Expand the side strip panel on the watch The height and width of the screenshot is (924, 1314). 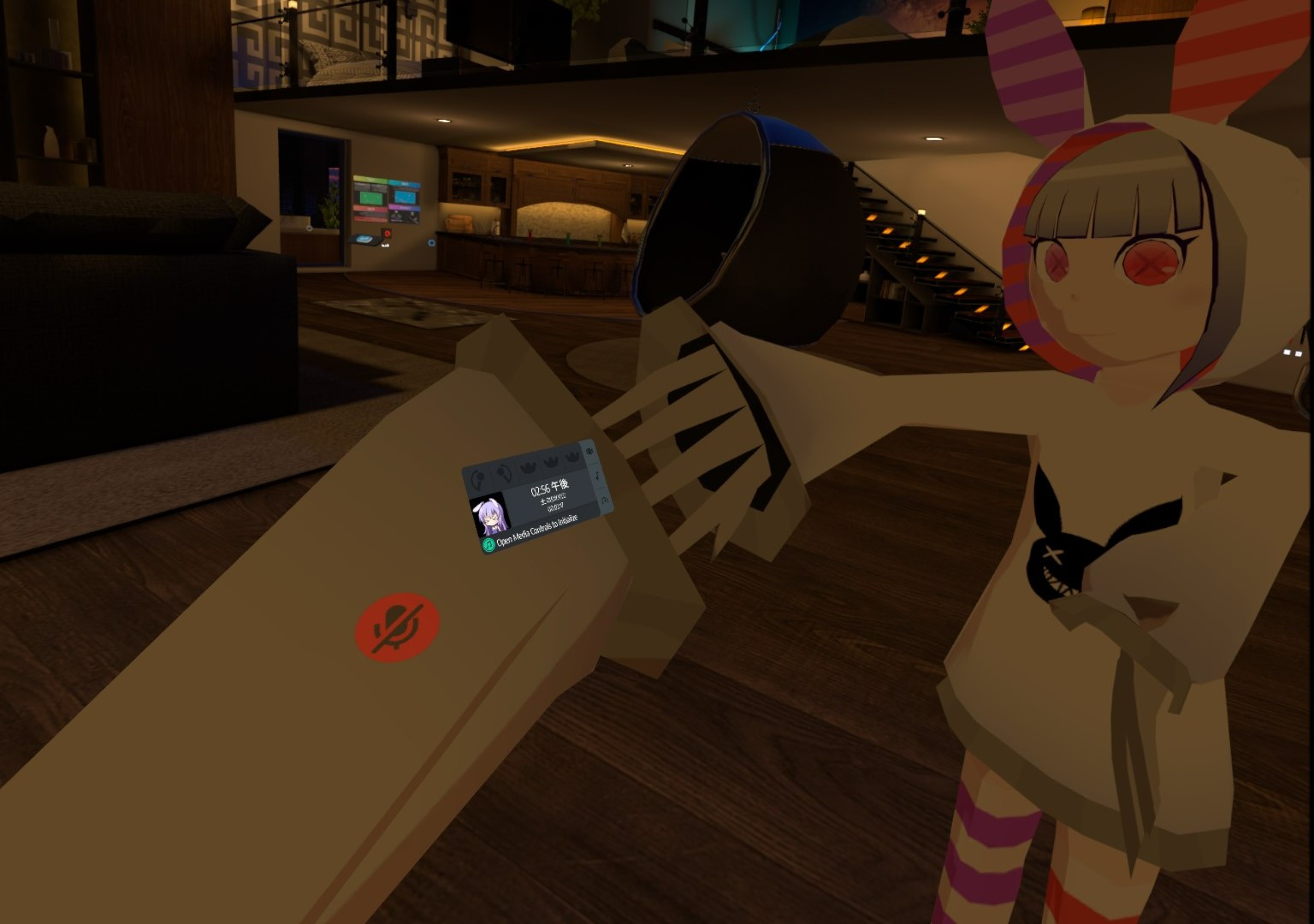point(599,475)
